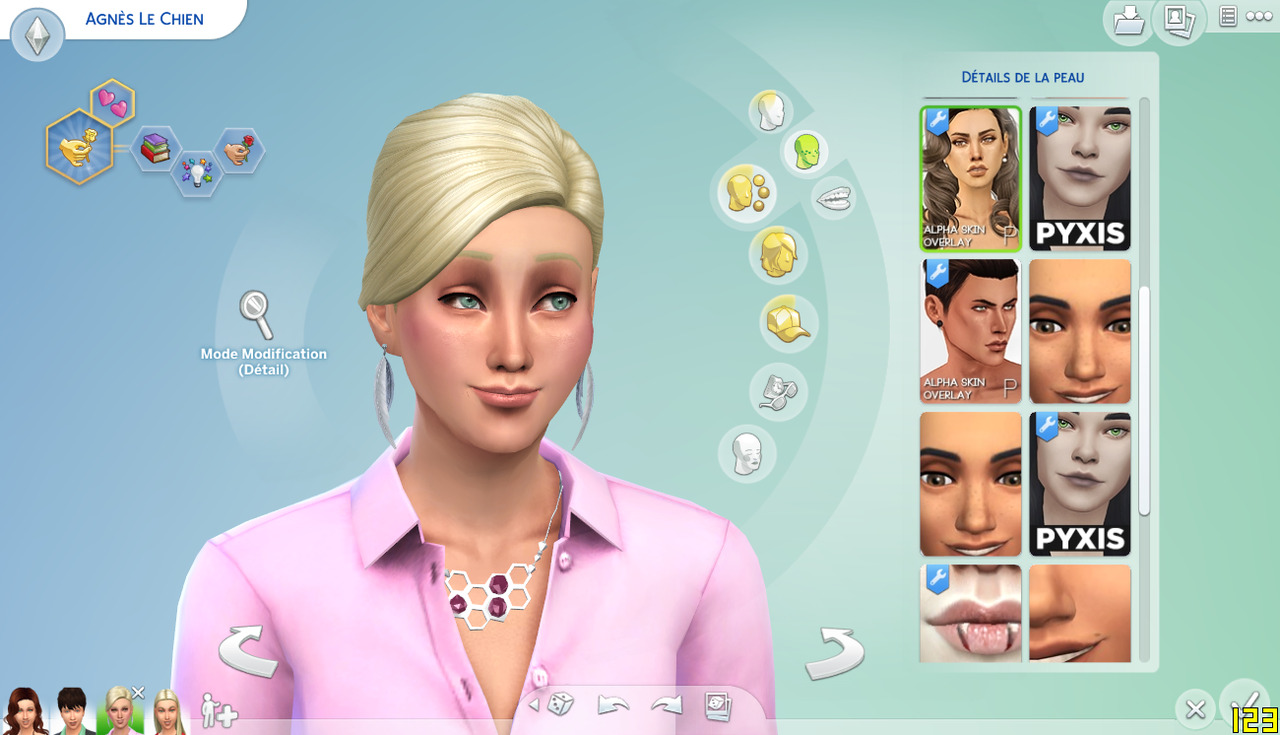Select the female Alpha Skin Overlay thumbnail

(x=970, y=178)
